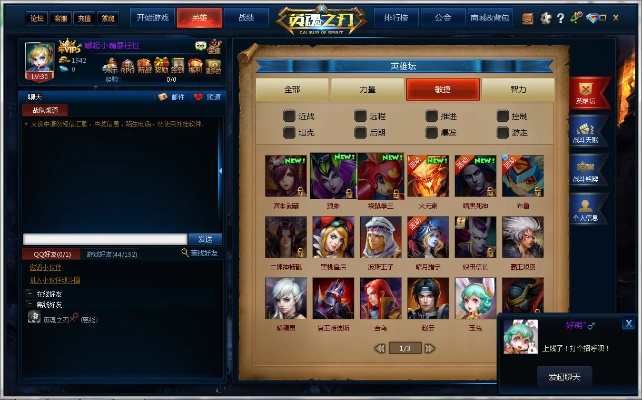Click 发起聊天 to start chatting

[x=564, y=377]
